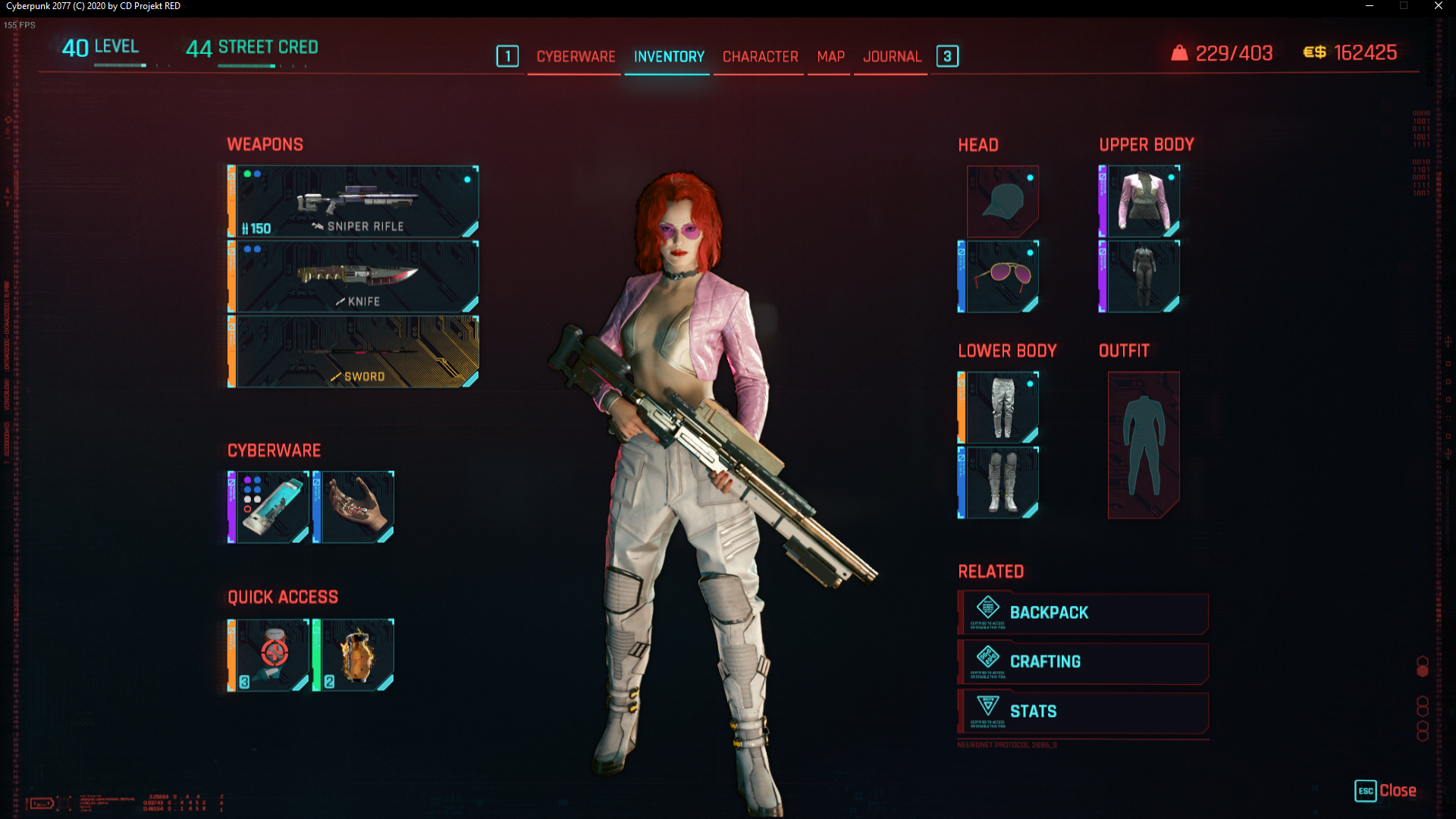Image resolution: width=1456 pixels, height=819 pixels.
Task: Select the equipped Sniper Rifle weapon slot
Action: coord(351,201)
